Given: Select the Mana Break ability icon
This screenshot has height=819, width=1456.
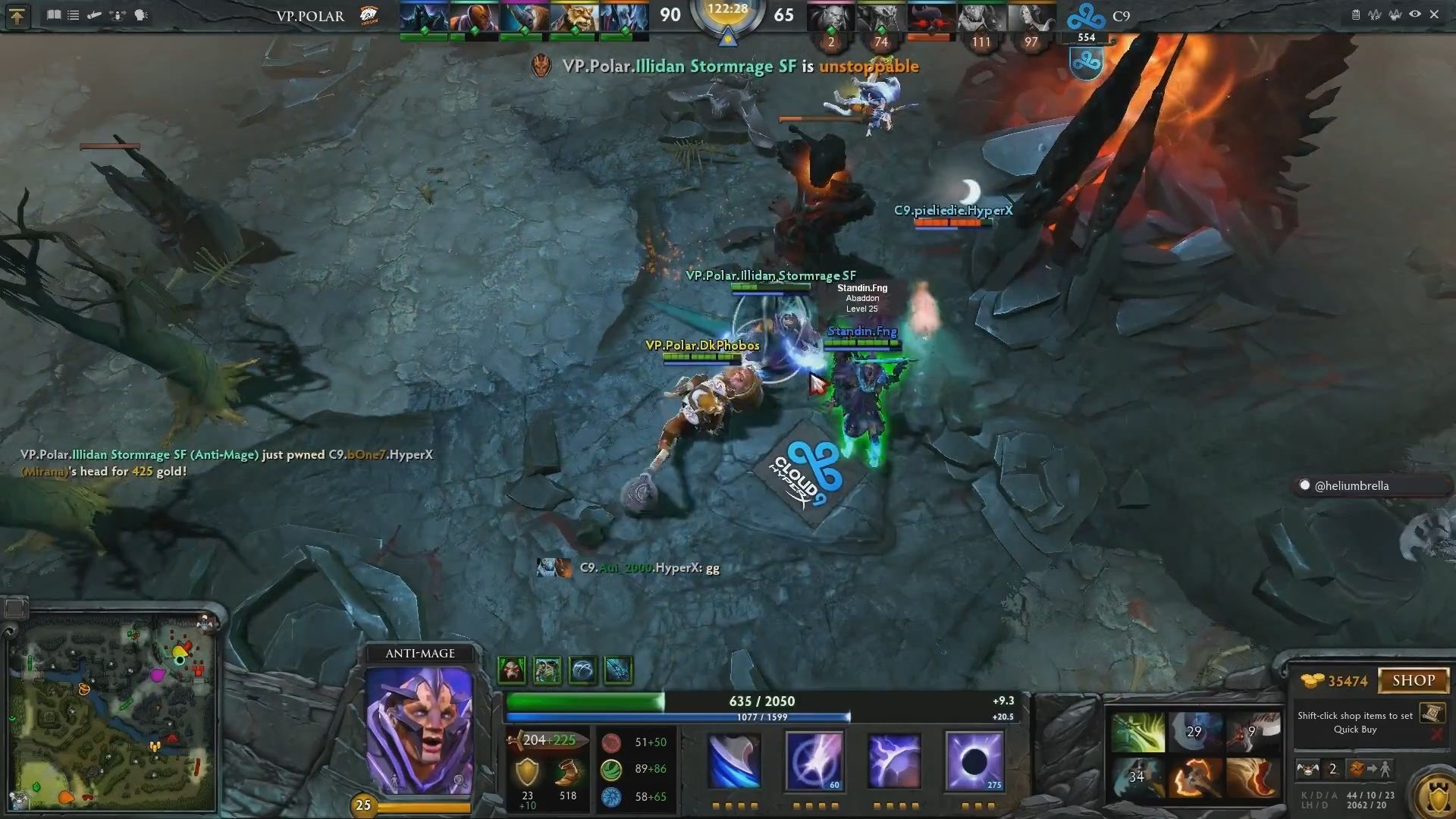Looking at the screenshot, I should pos(733,761).
